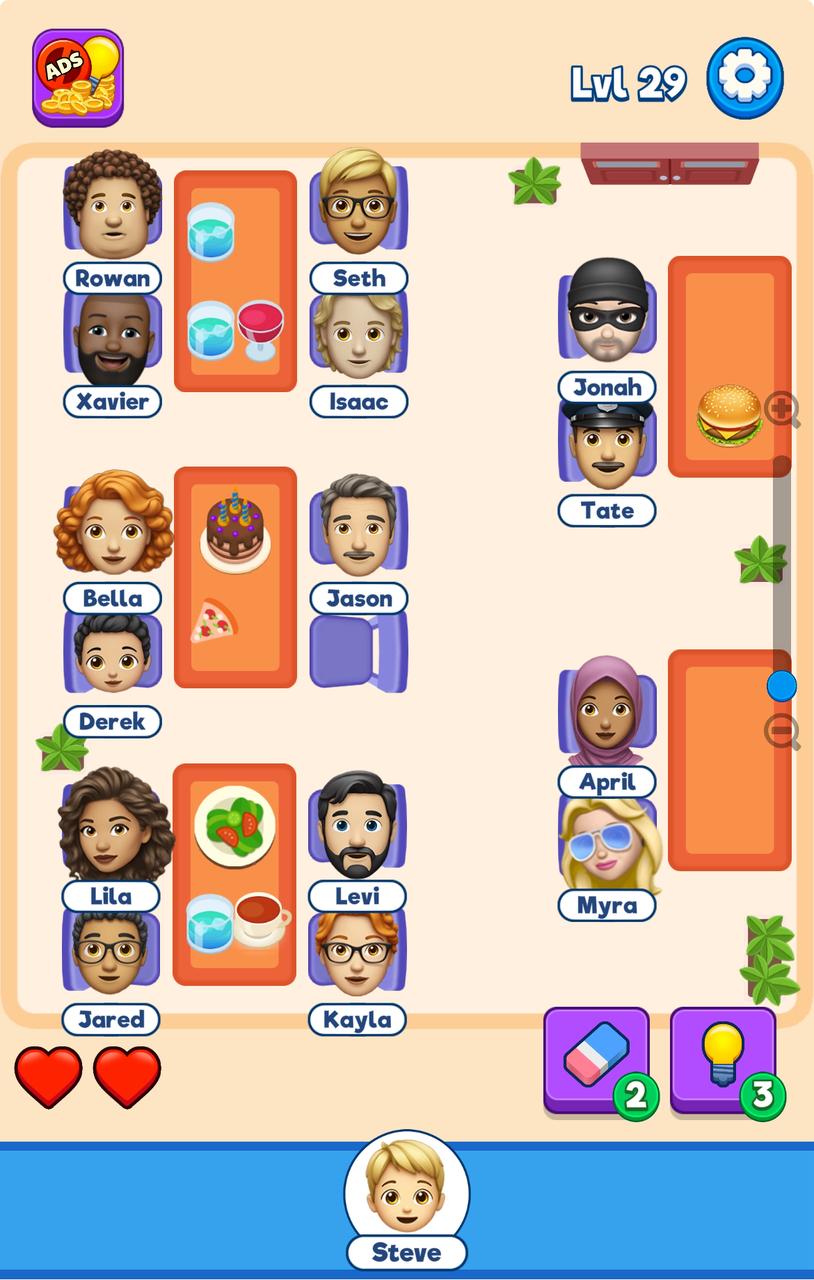Image resolution: width=814 pixels, height=1280 pixels.
Task: Activate the lightbulb hint button
Action: point(723,1060)
